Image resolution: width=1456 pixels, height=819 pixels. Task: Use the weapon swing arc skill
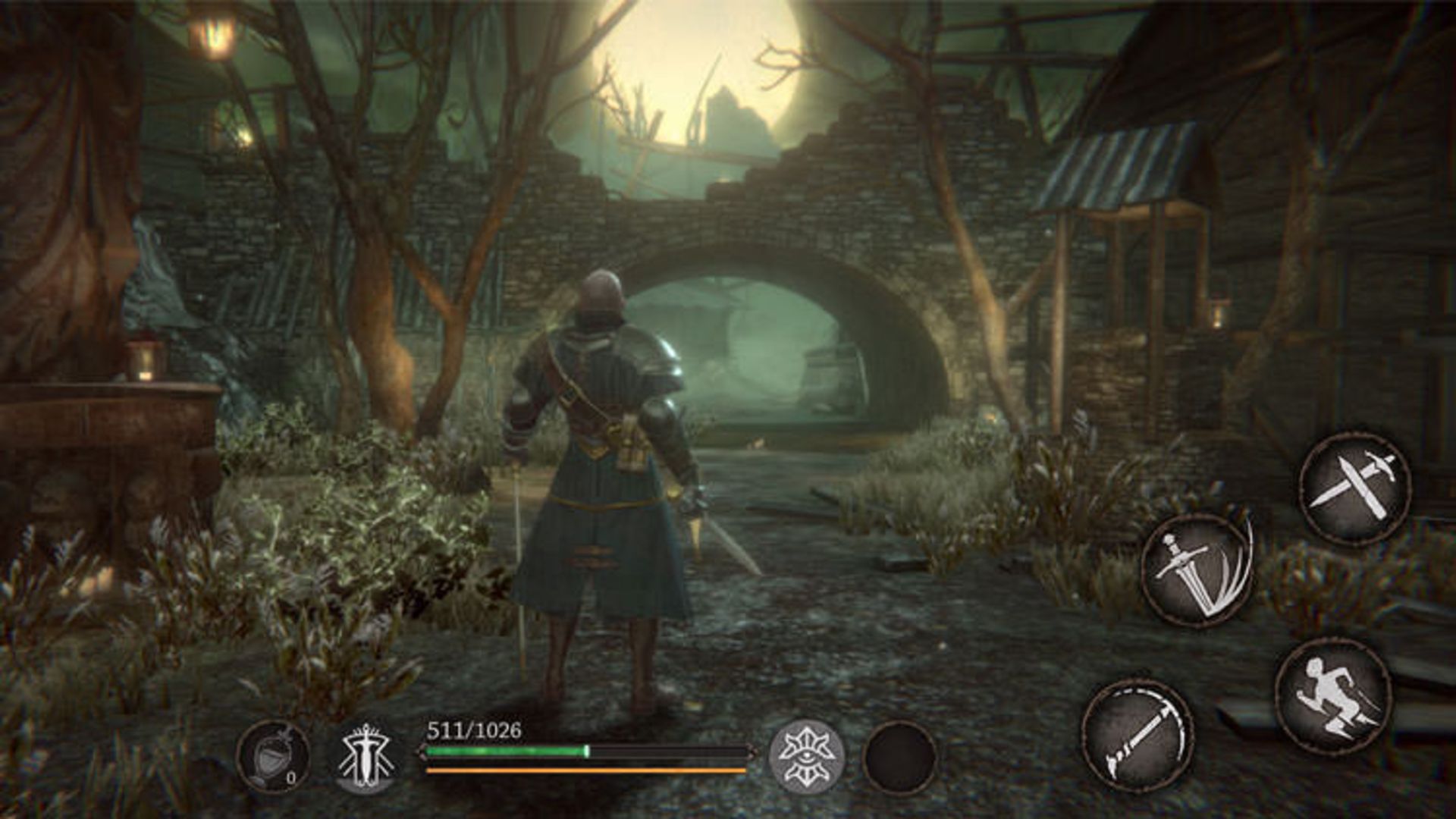(x=1137, y=736)
